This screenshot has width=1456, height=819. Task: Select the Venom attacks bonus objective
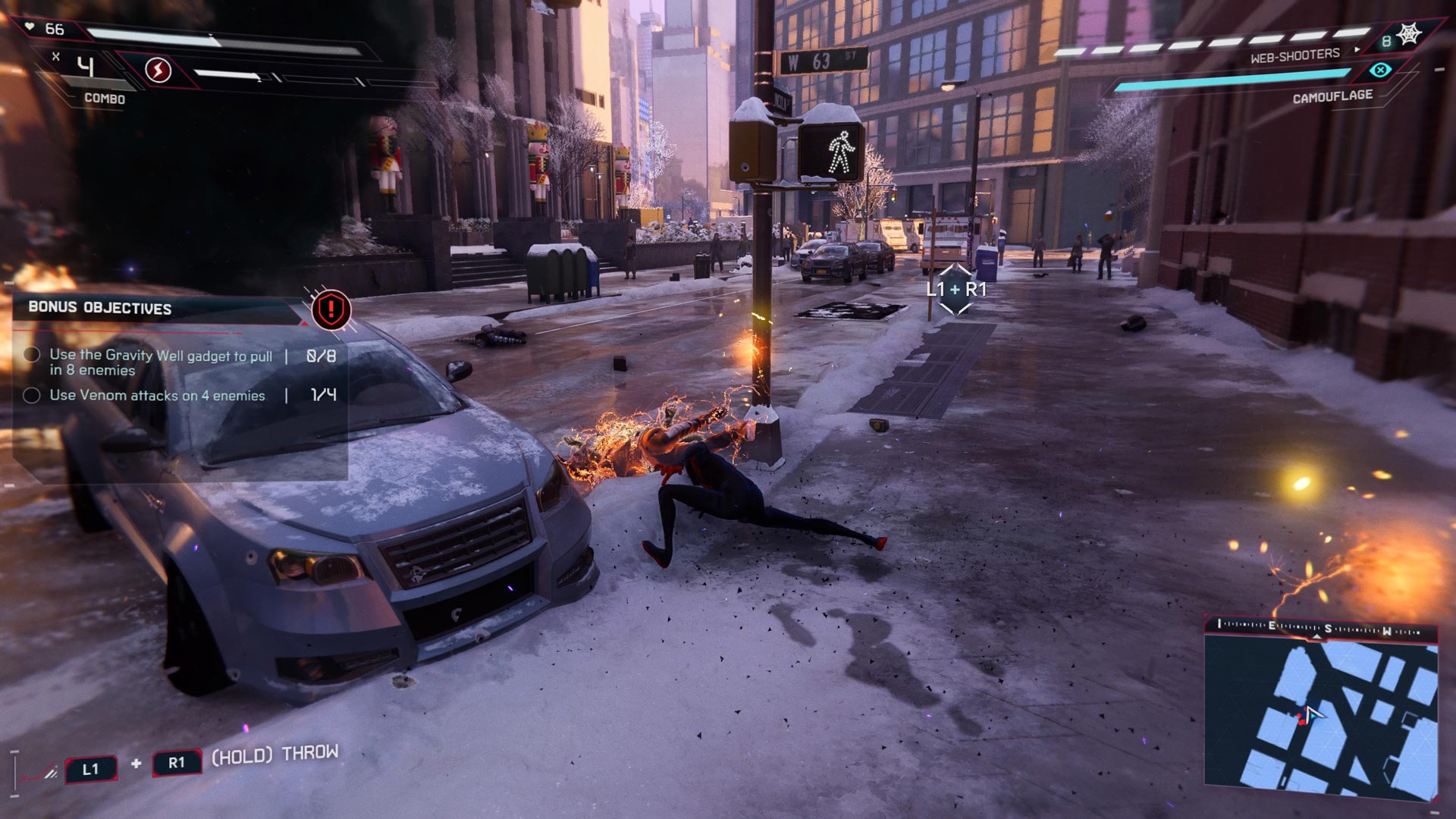157,395
